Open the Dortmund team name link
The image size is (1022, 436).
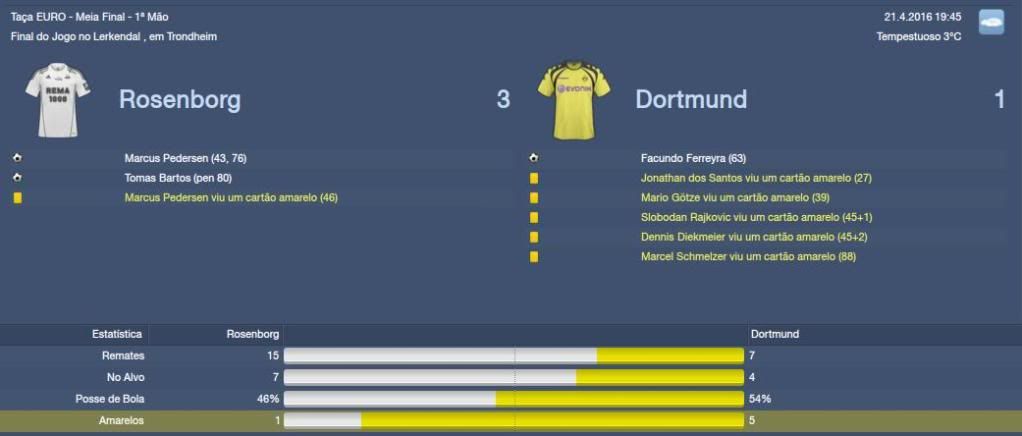[691, 100]
